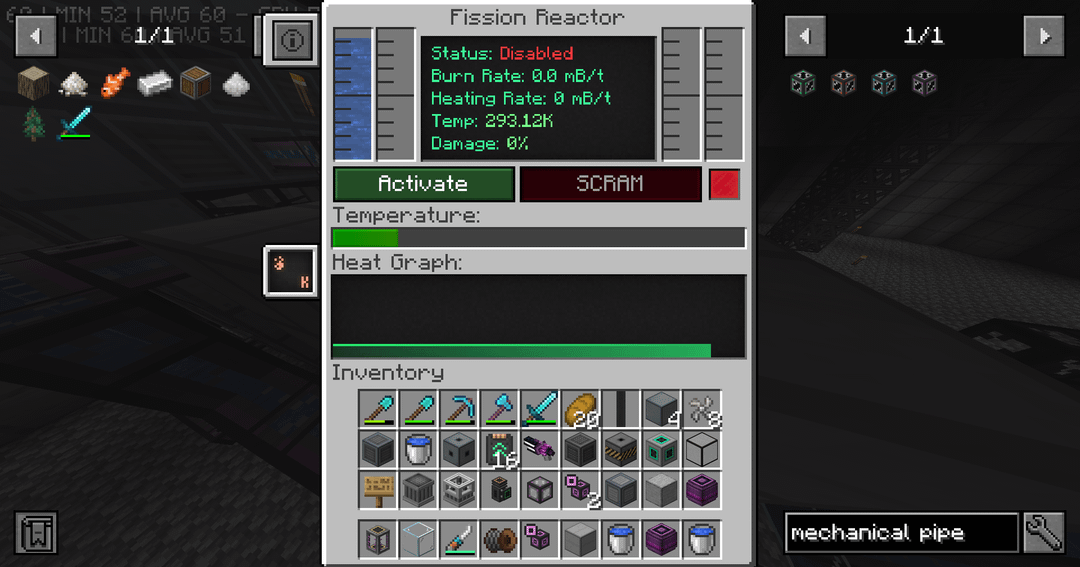Open the wrench settings next to search
The width and height of the screenshot is (1080, 567).
click(1043, 533)
